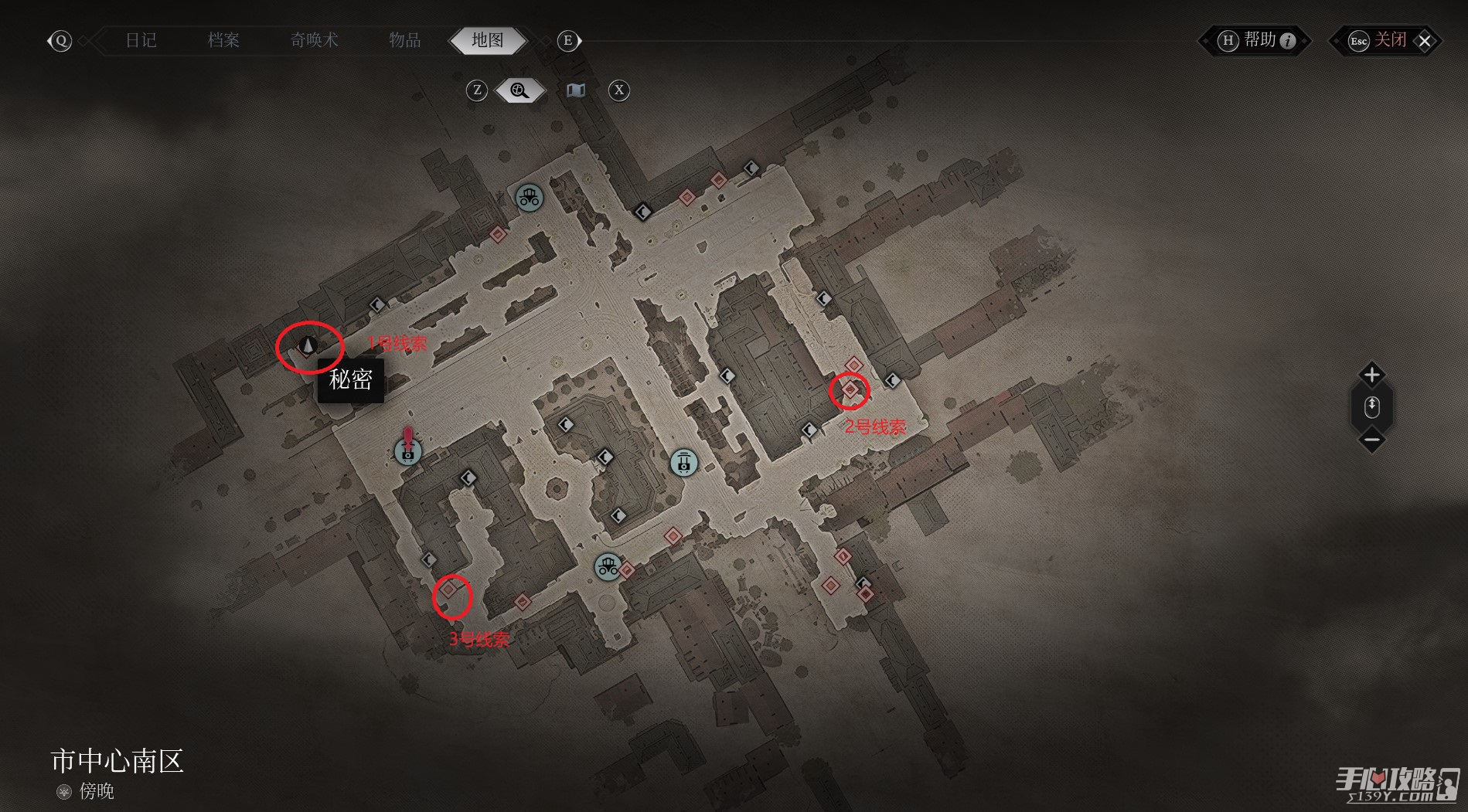Select the 秘密 secret marker on the map
Image resolution: width=1468 pixels, height=812 pixels.
(x=308, y=345)
